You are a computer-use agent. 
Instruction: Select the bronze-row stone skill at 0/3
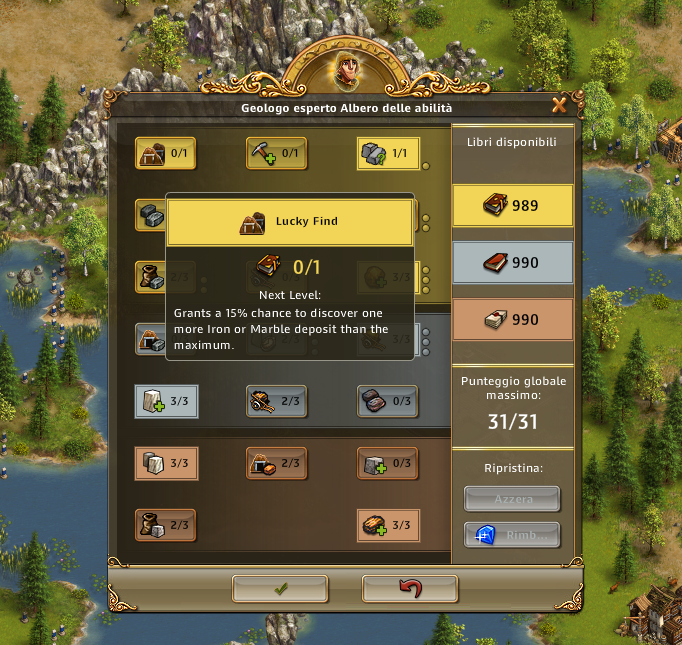coord(387,463)
